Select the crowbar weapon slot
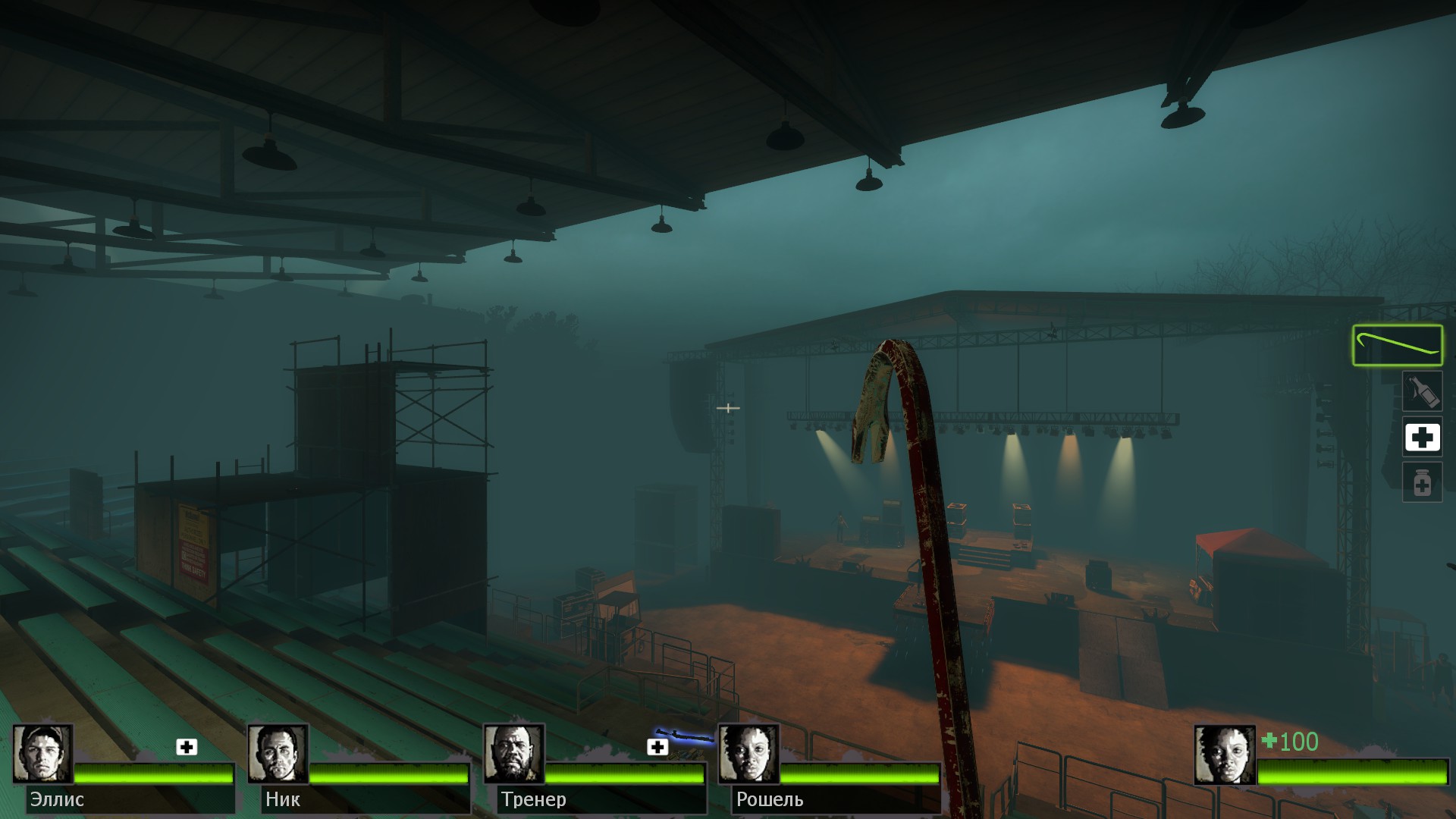Image resolution: width=1456 pixels, height=819 pixels. pos(1397,346)
